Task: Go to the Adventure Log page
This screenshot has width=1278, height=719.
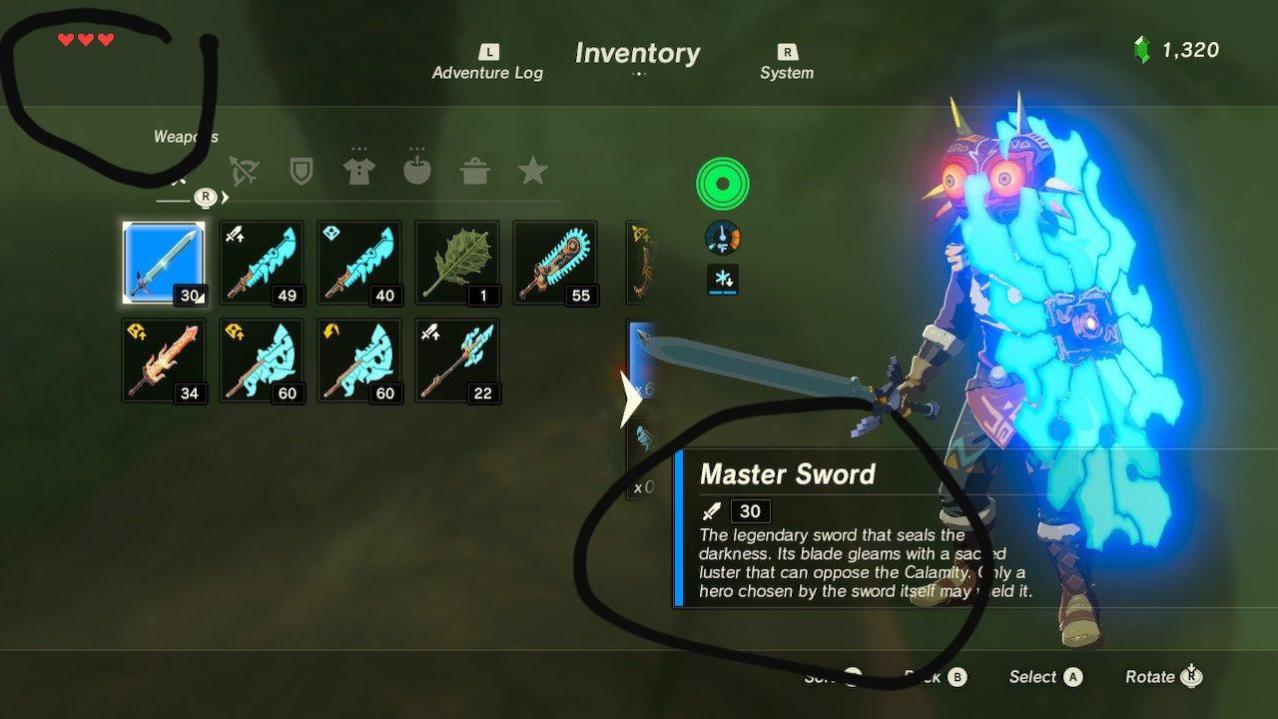Action: (x=488, y=63)
